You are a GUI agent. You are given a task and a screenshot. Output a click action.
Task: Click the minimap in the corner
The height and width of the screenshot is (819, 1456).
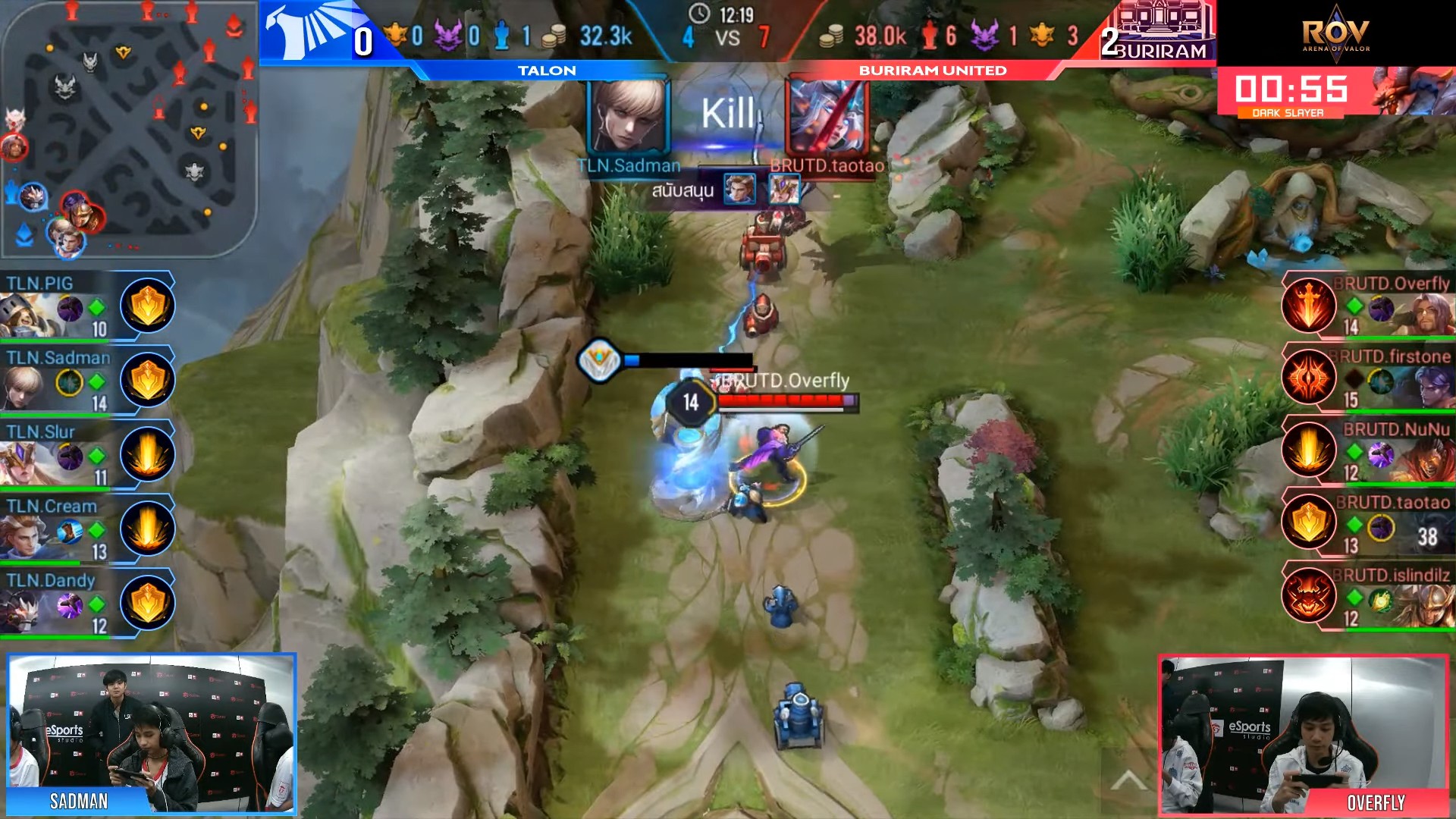[x=129, y=129]
